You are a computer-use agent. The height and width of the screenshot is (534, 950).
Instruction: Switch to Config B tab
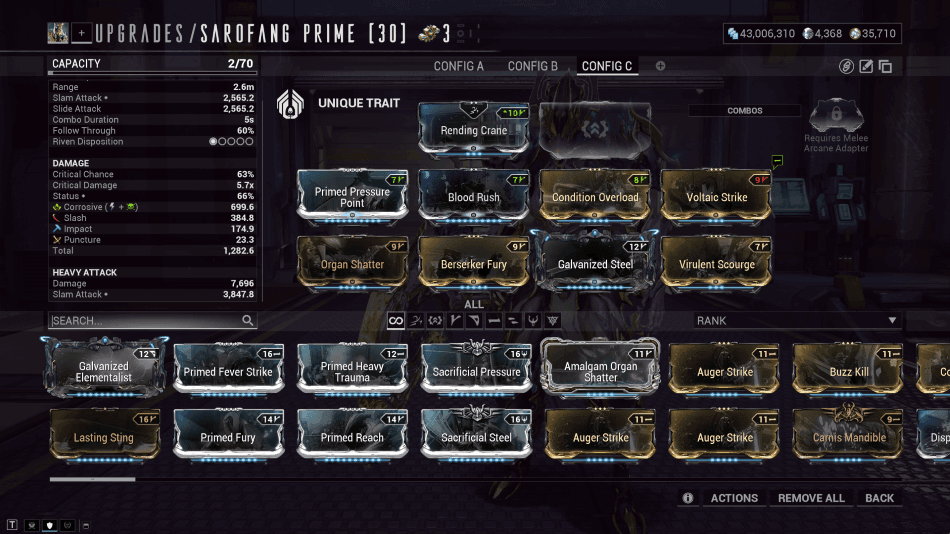point(533,66)
